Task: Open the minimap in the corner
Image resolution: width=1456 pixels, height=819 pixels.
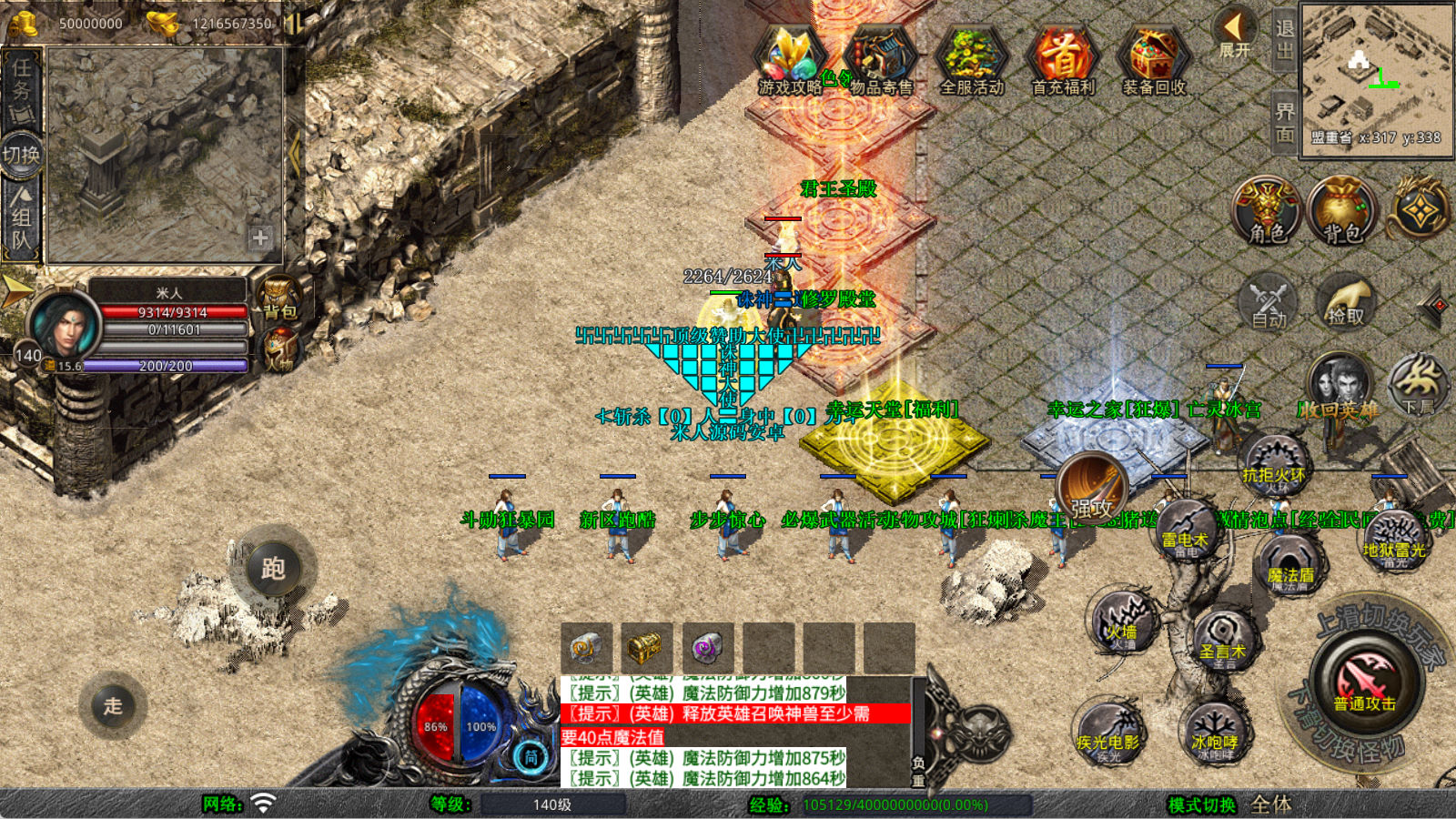Action: pos(1376,78)
